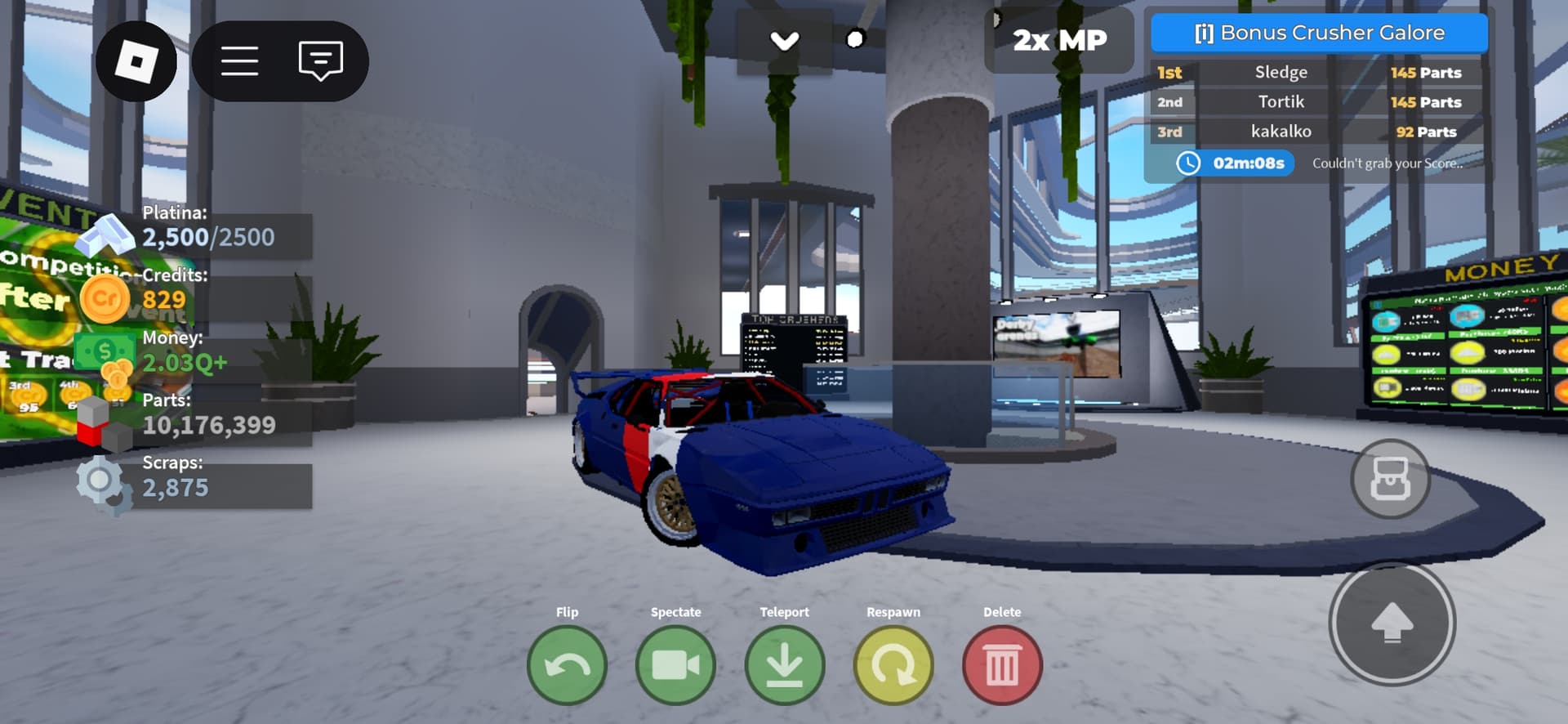This screenshot has width=1568, height=724.
Task: Open the Bonus Crusher Galore info banner
Action: click(x=1319, y=34)
